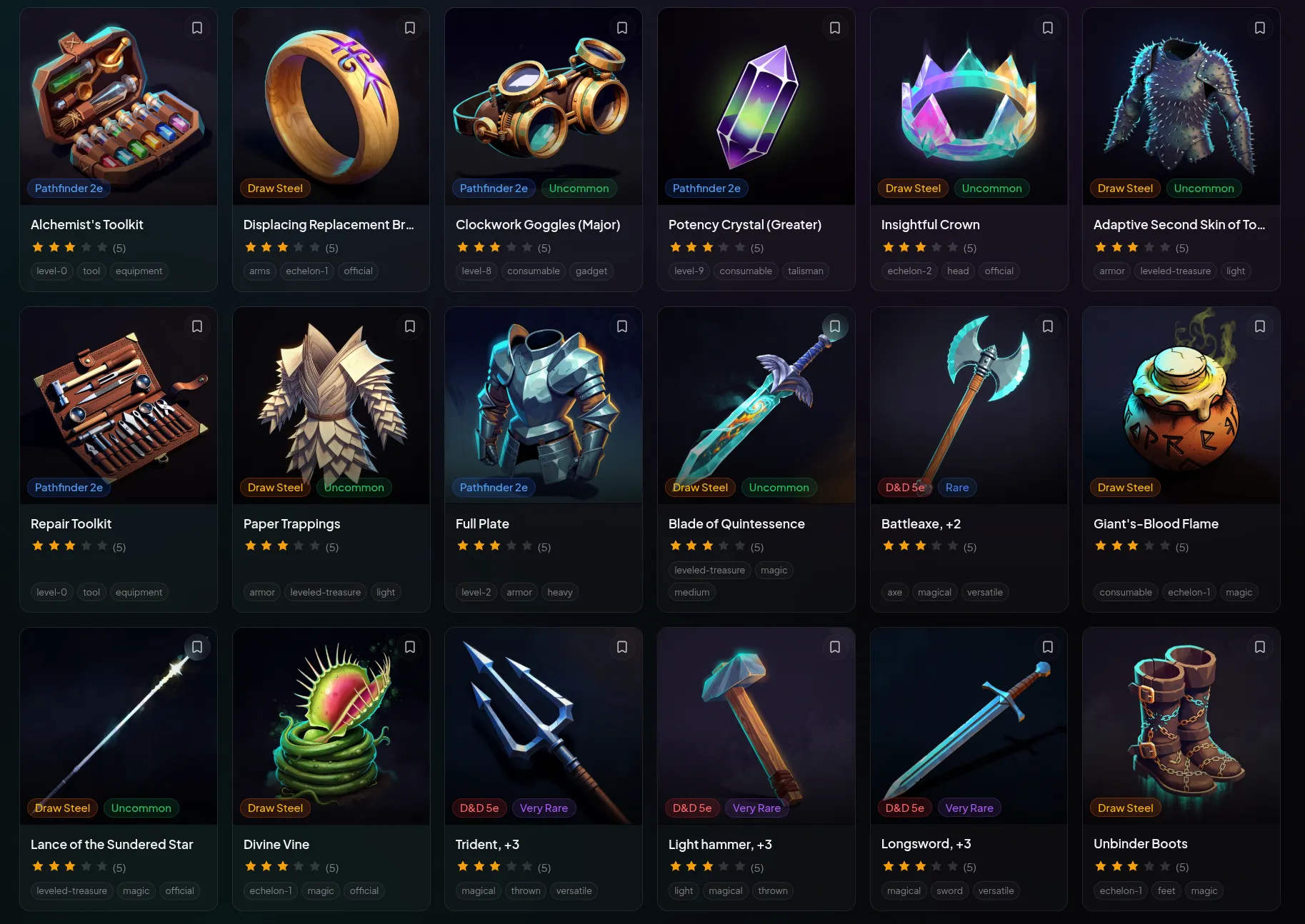Save Unbinder Boots using its bookmark icon

(x=1259, y=646)
